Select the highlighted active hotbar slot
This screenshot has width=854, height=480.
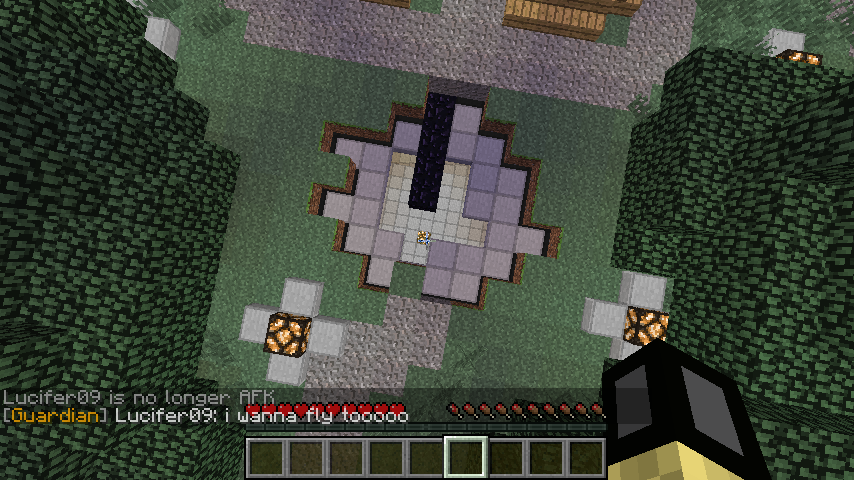[466, 458]
